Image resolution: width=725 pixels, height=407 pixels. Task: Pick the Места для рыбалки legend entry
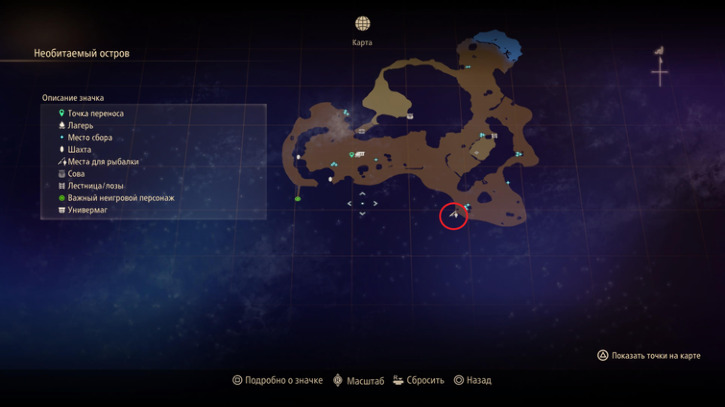click(x=103, y=162)
